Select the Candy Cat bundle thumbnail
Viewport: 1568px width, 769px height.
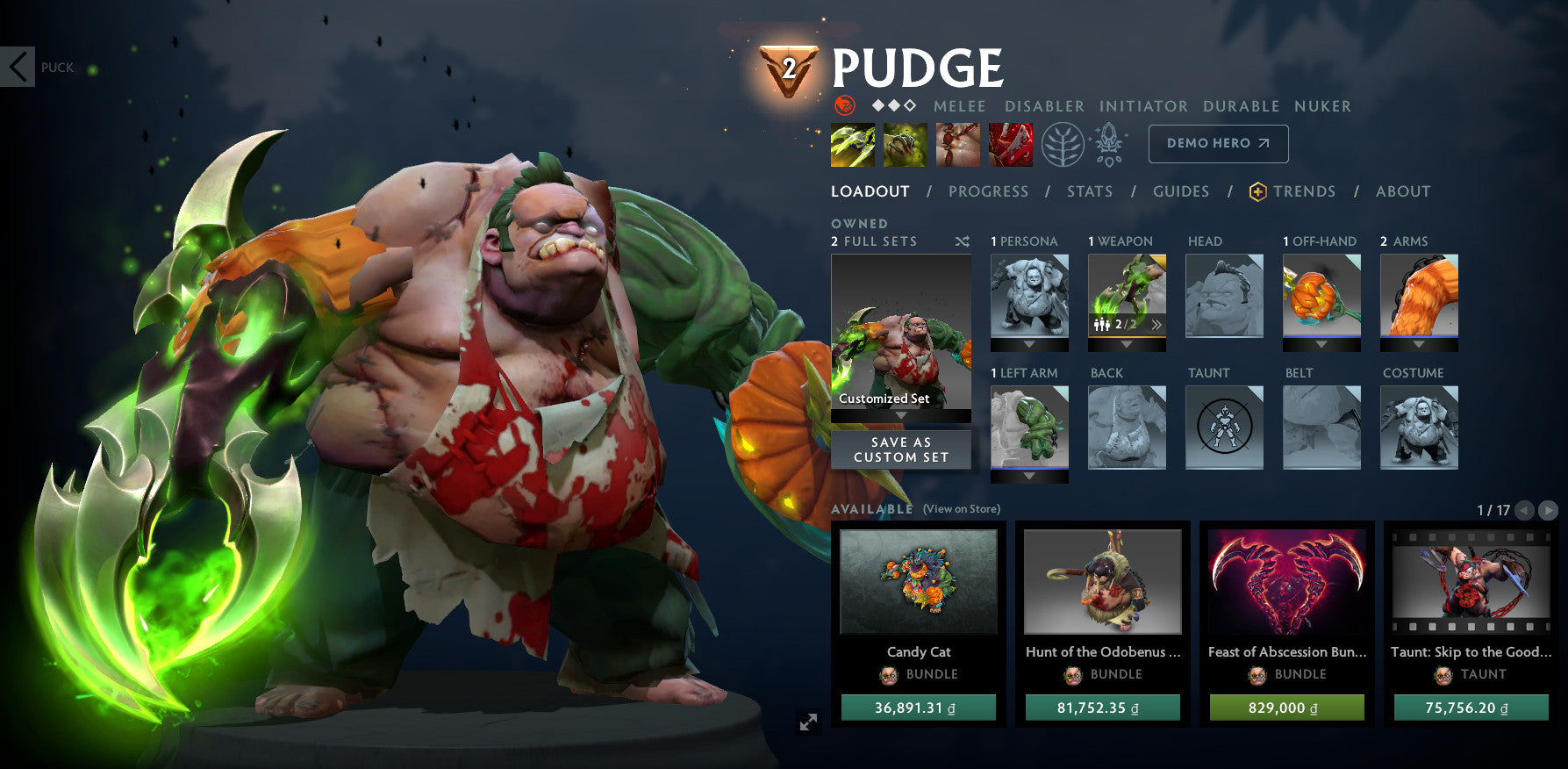pyautogui.click(x=918, y=582)
